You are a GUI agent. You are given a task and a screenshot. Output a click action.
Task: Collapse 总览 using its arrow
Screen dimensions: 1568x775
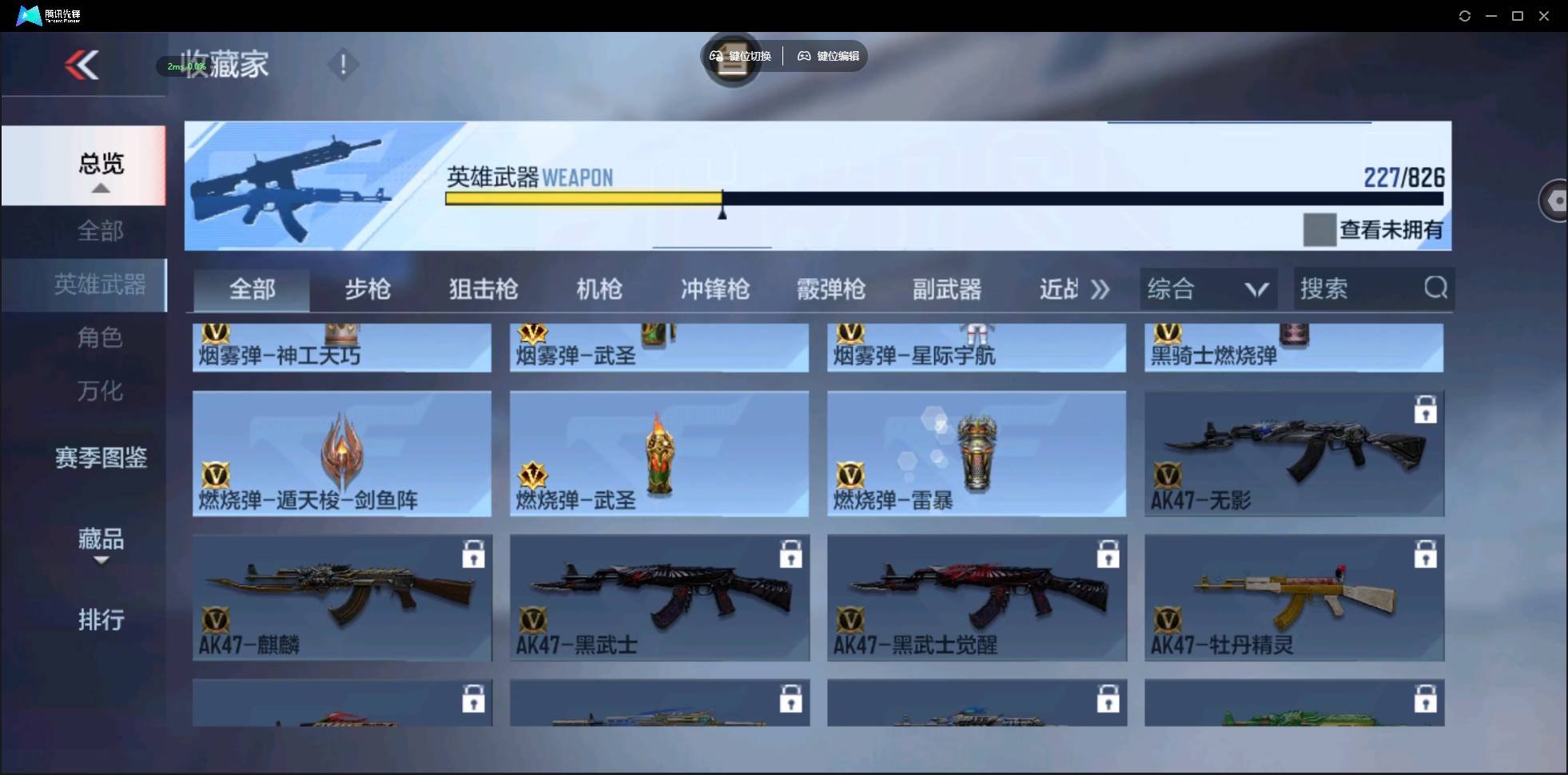tap(99, 187)
